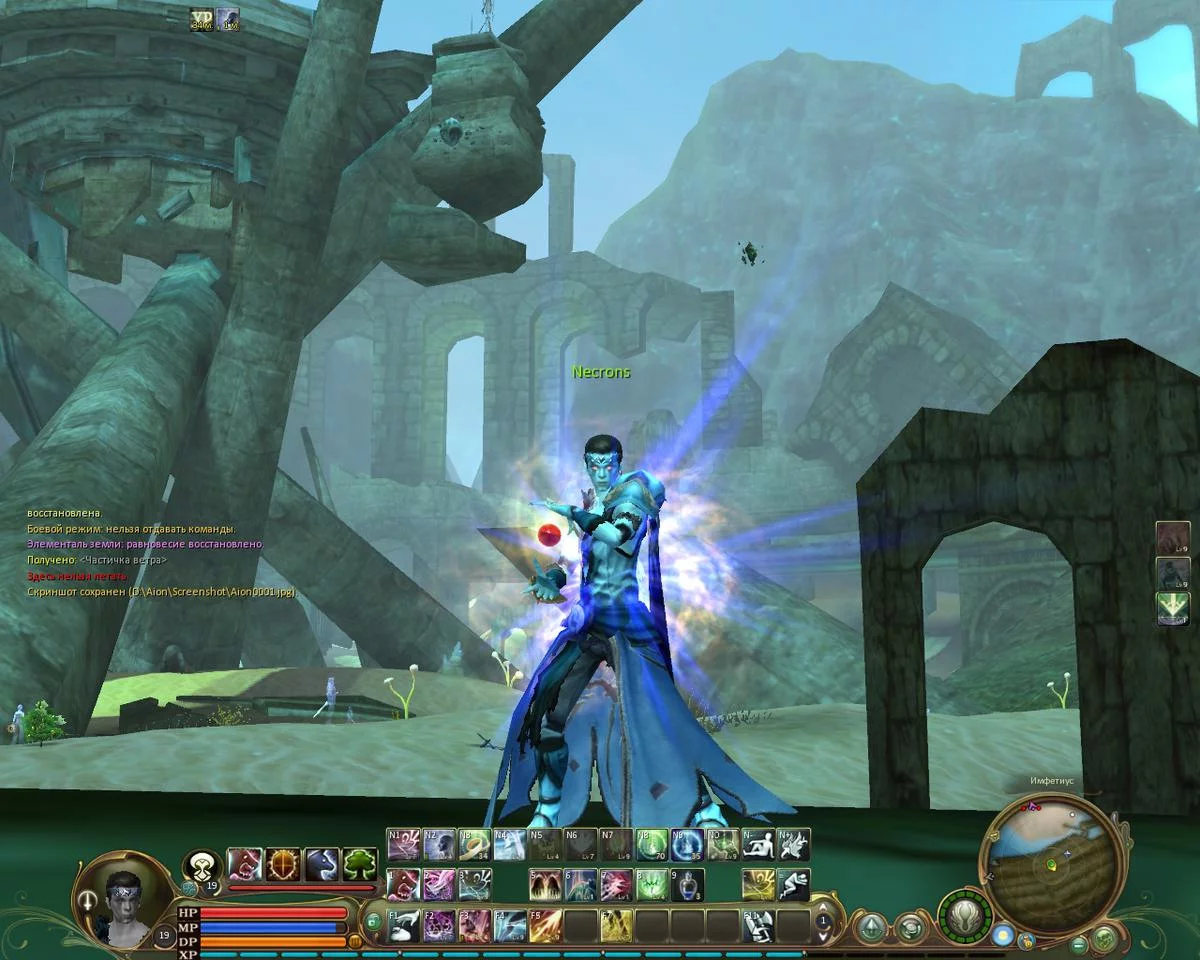The image size is (1200, 960).
Task: Select the red summon face command icon
Action: pos(244,864)
